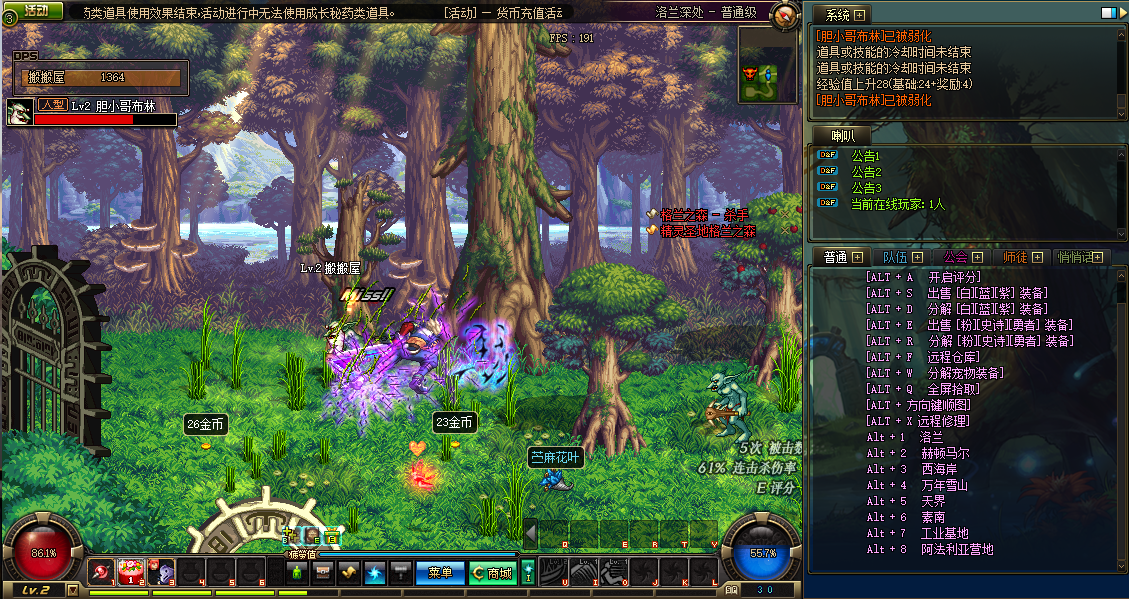Open the treasure chest inventory icon
This screenshot has width=1129, height=599.
322,573
